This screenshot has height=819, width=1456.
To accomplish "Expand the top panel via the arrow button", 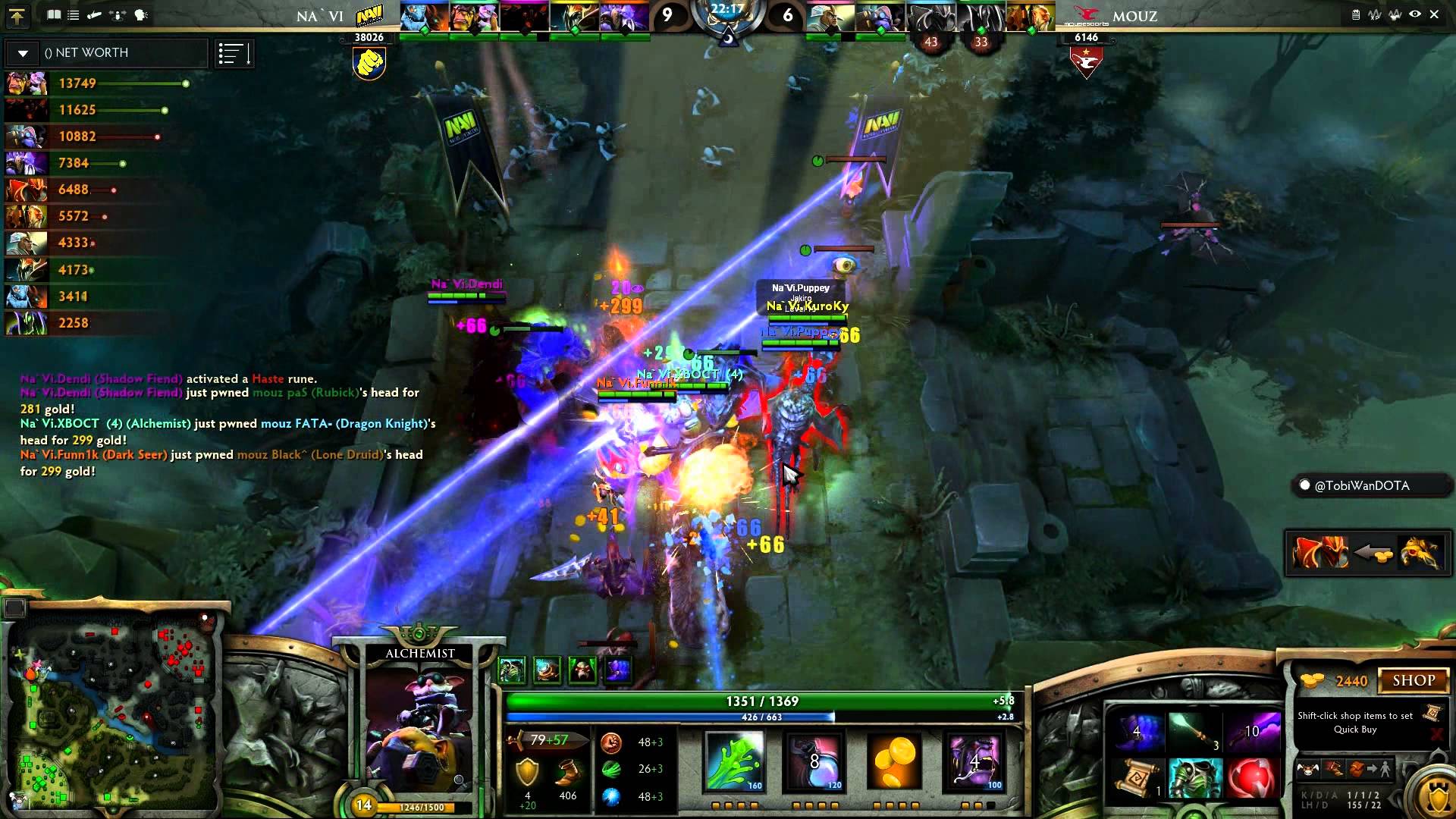I will coord(18,16).
